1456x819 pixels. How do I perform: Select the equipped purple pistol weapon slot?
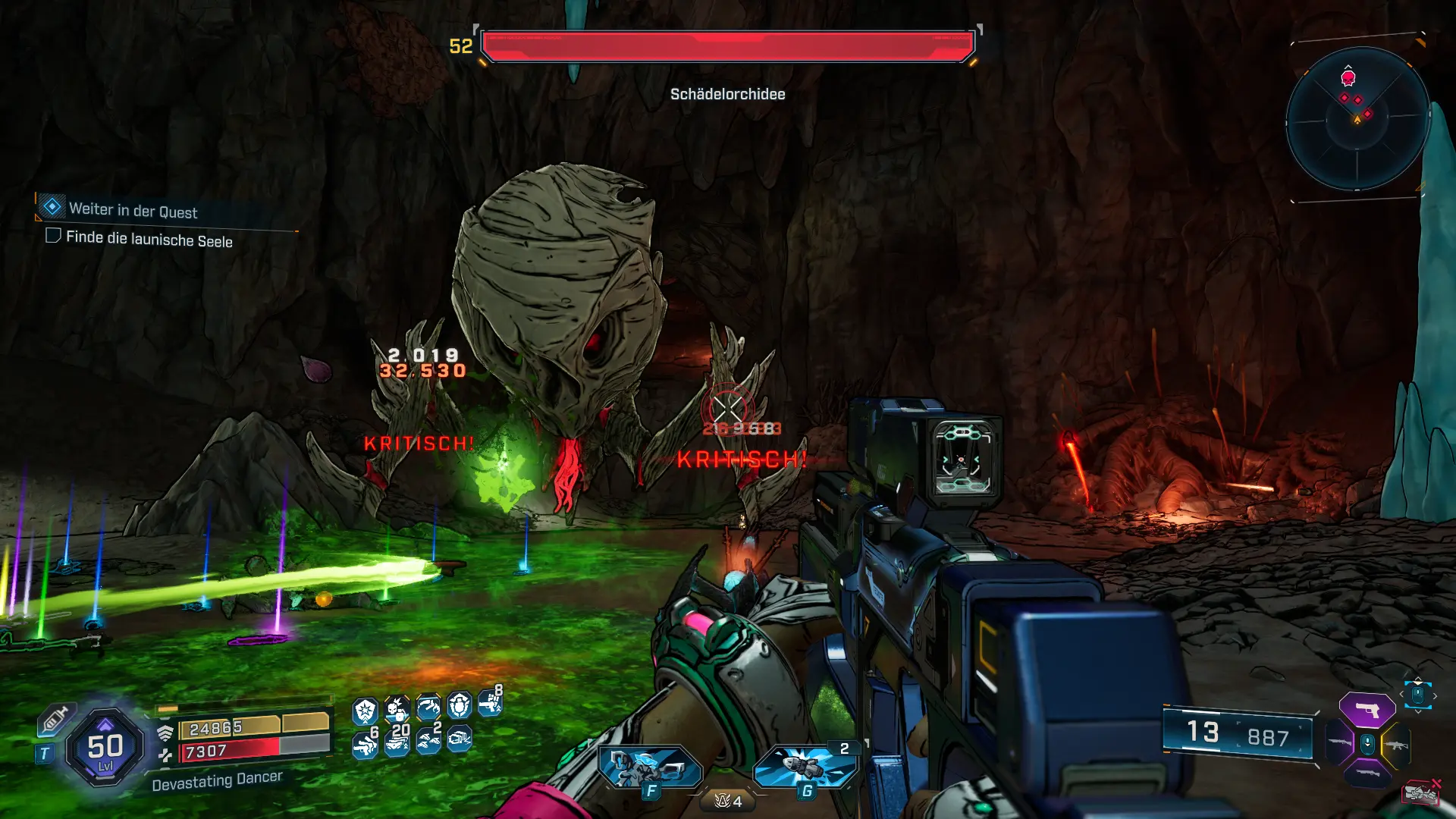click(x=1367, y=710)
